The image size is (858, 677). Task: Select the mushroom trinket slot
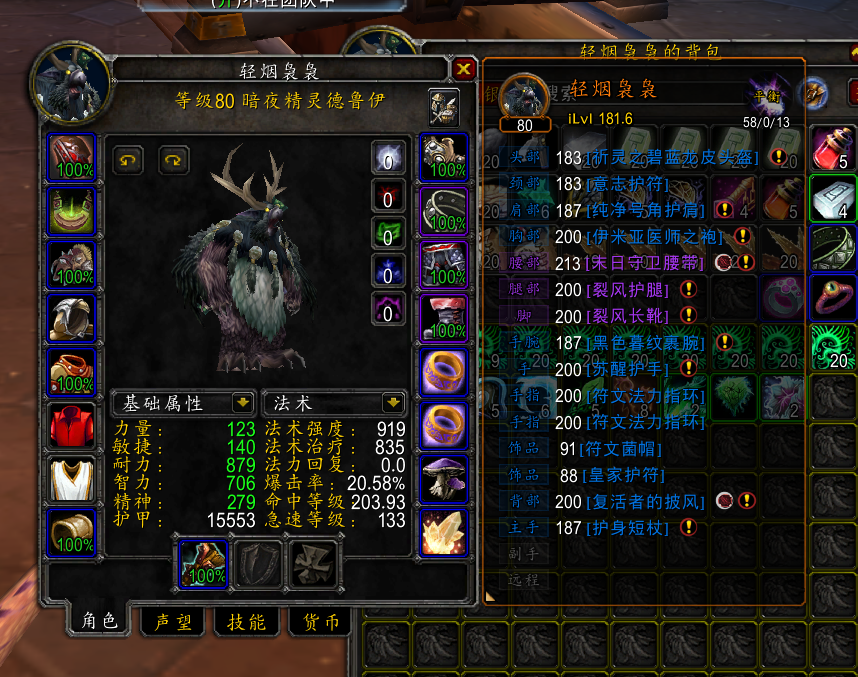pyautogui.click(x=444, y=479)
